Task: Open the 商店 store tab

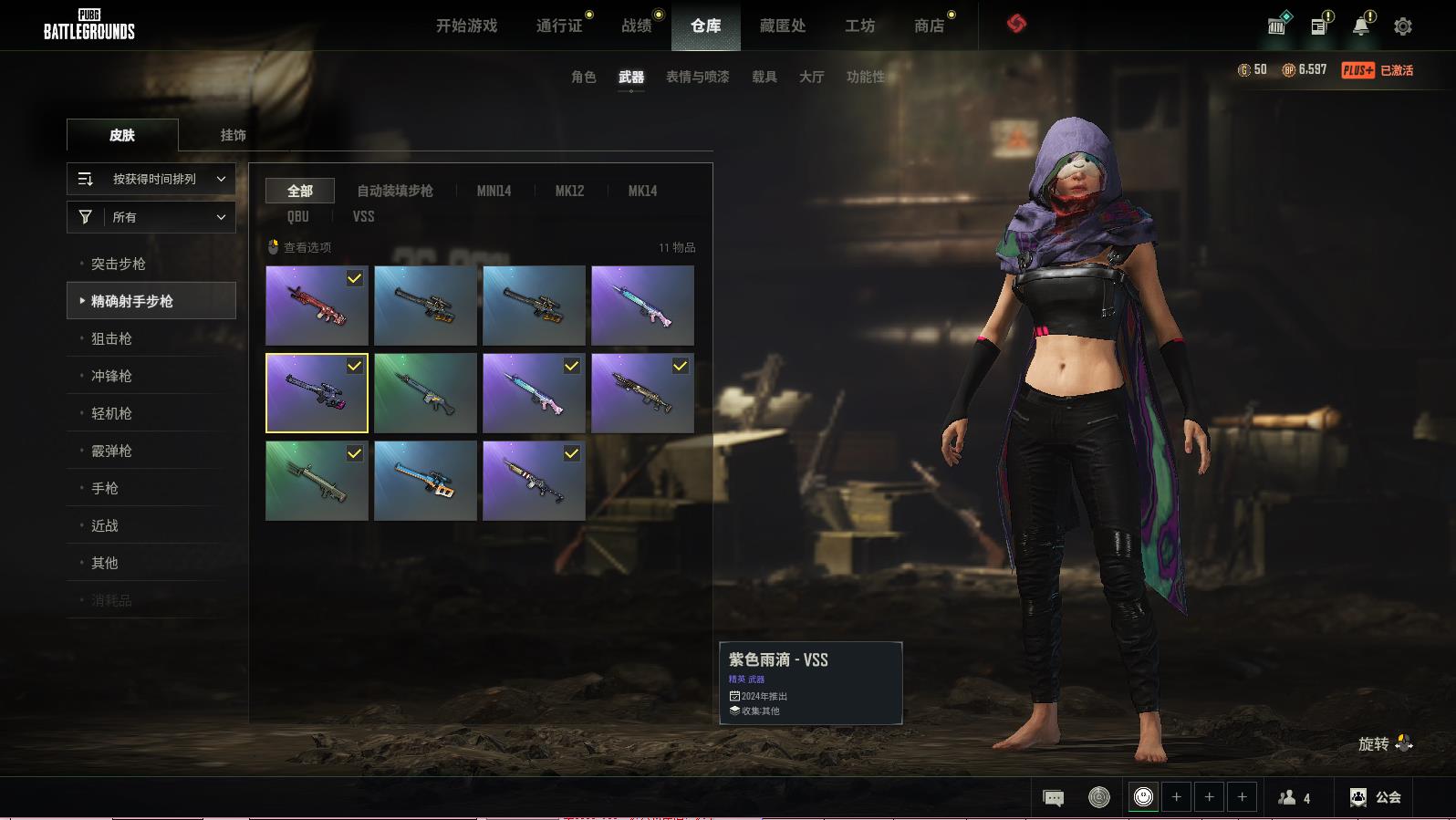Action: (929, 26)
